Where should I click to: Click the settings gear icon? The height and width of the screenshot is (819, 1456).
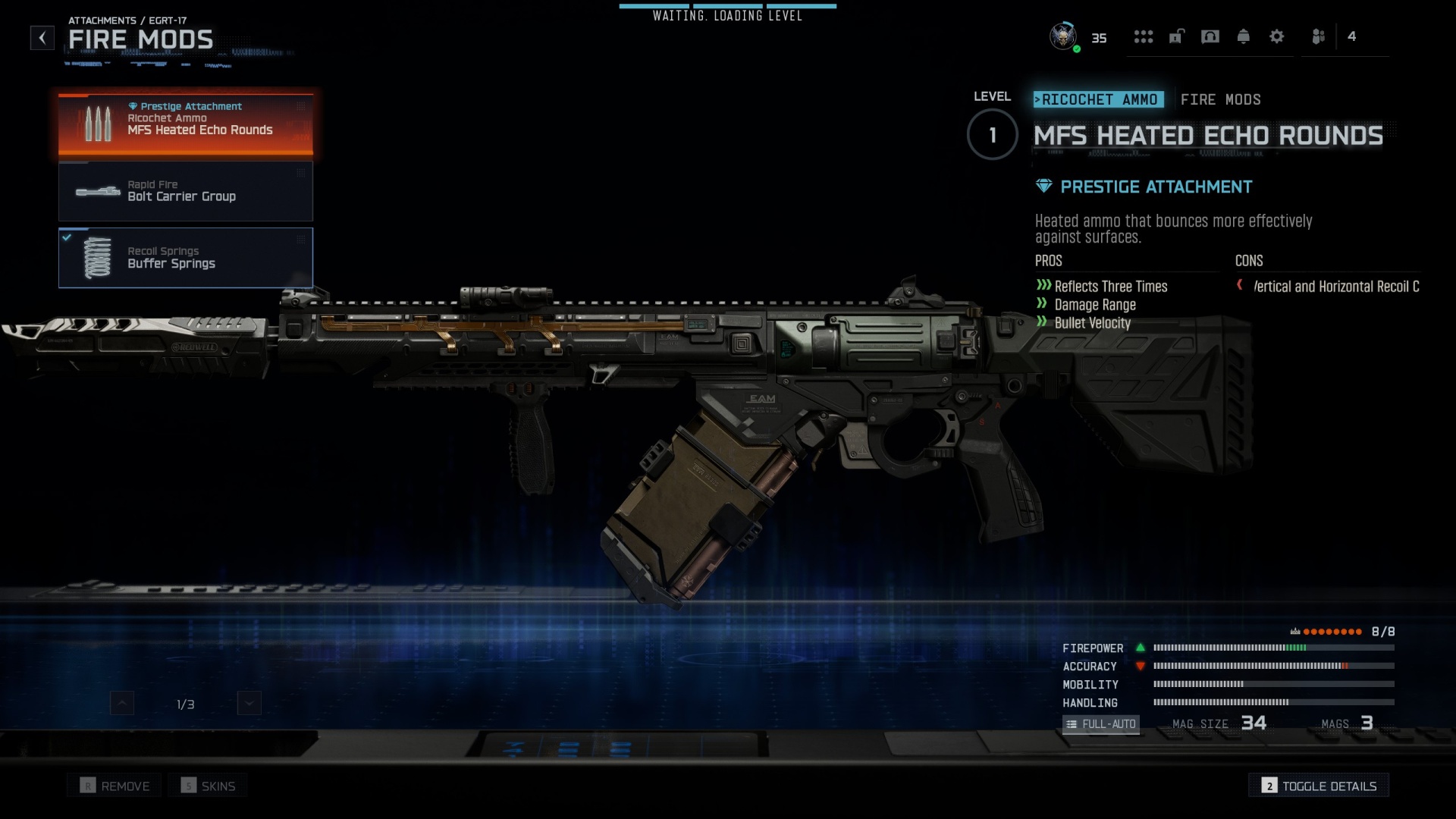[1277, 36]
